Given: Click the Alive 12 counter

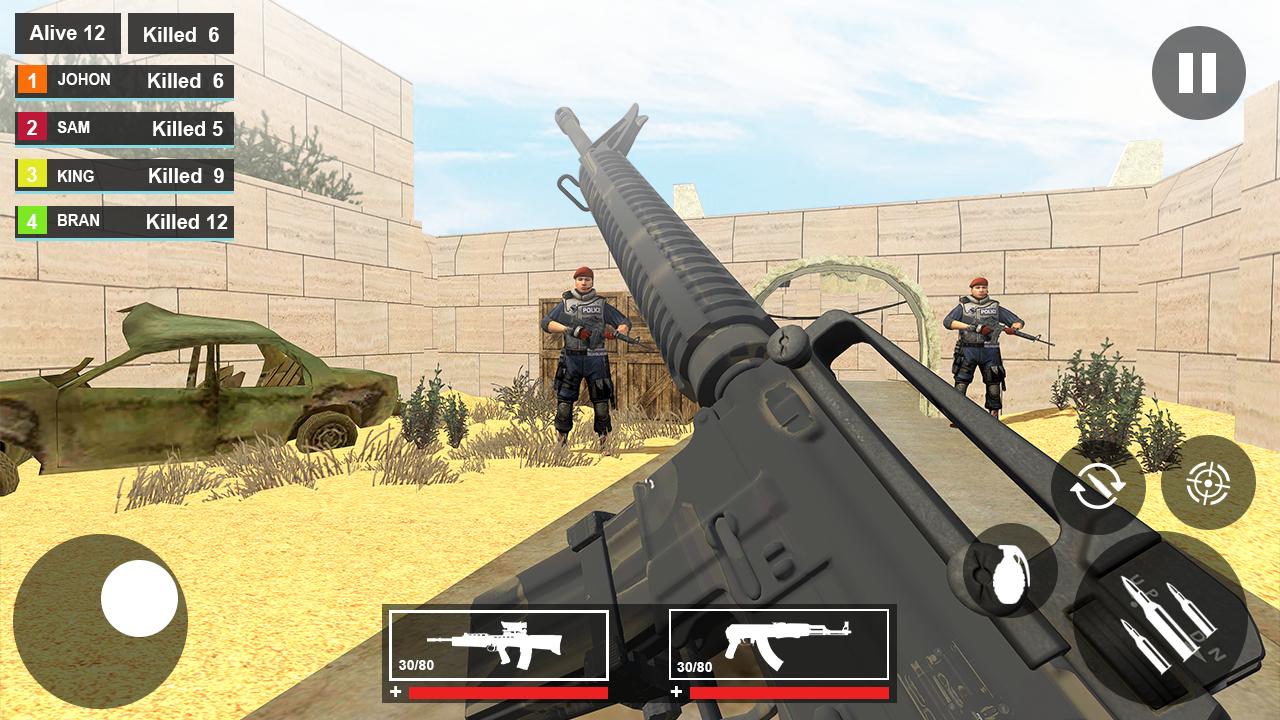Looking at the screenshot, I should [x=67, y=32].
